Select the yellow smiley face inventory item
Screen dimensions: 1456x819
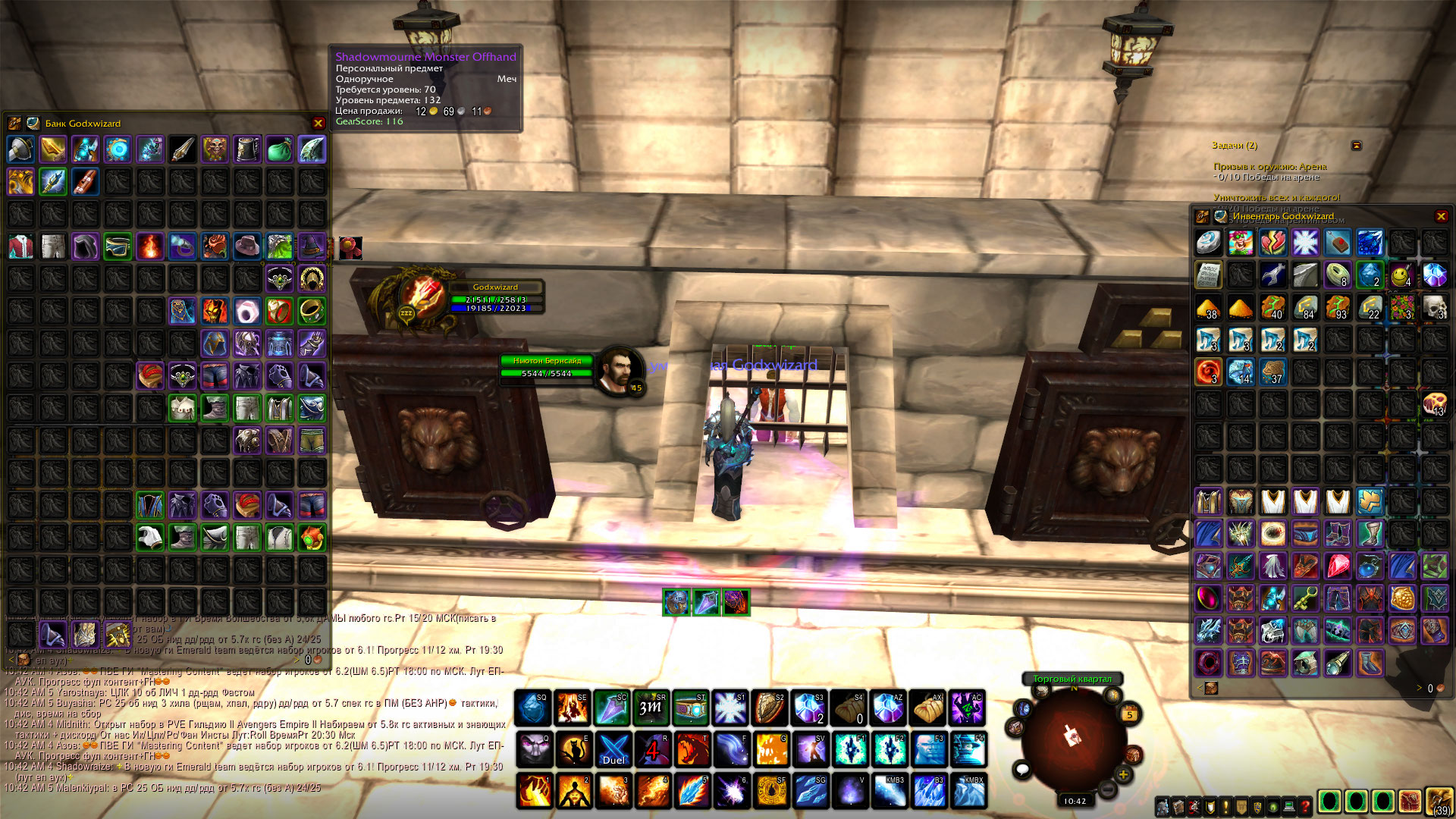coord(1402,275)
